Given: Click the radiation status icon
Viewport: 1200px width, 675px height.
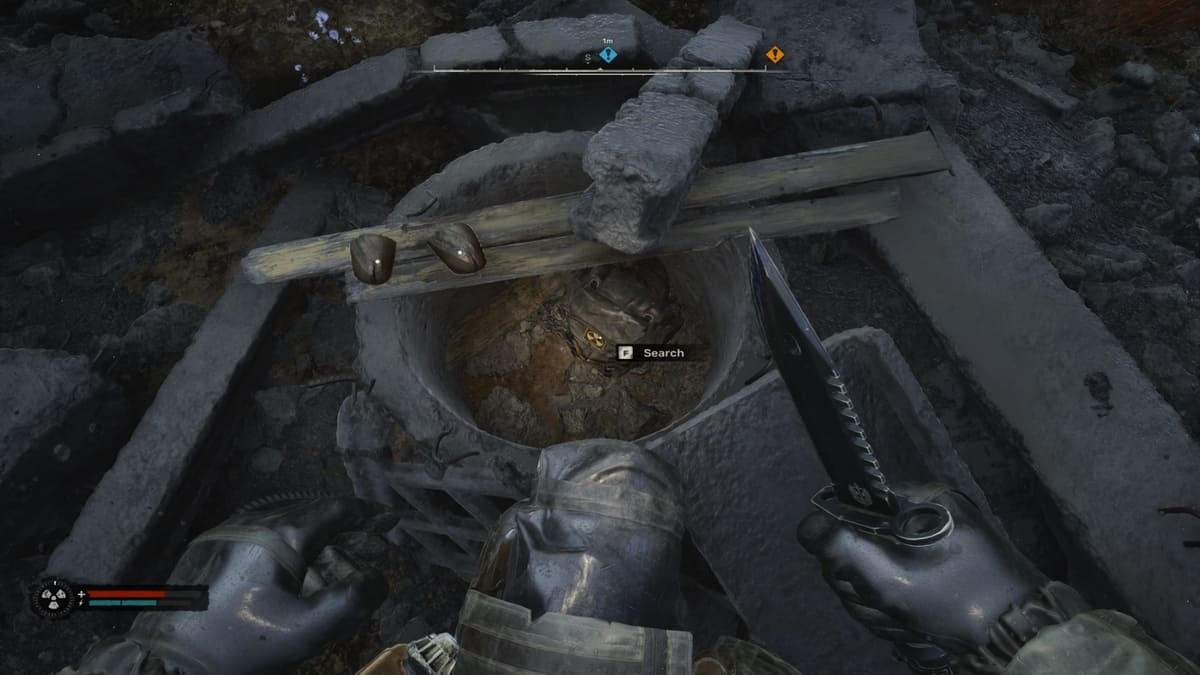Looking at the screenshot, I should pyautogui.click(x=52, y=597).
